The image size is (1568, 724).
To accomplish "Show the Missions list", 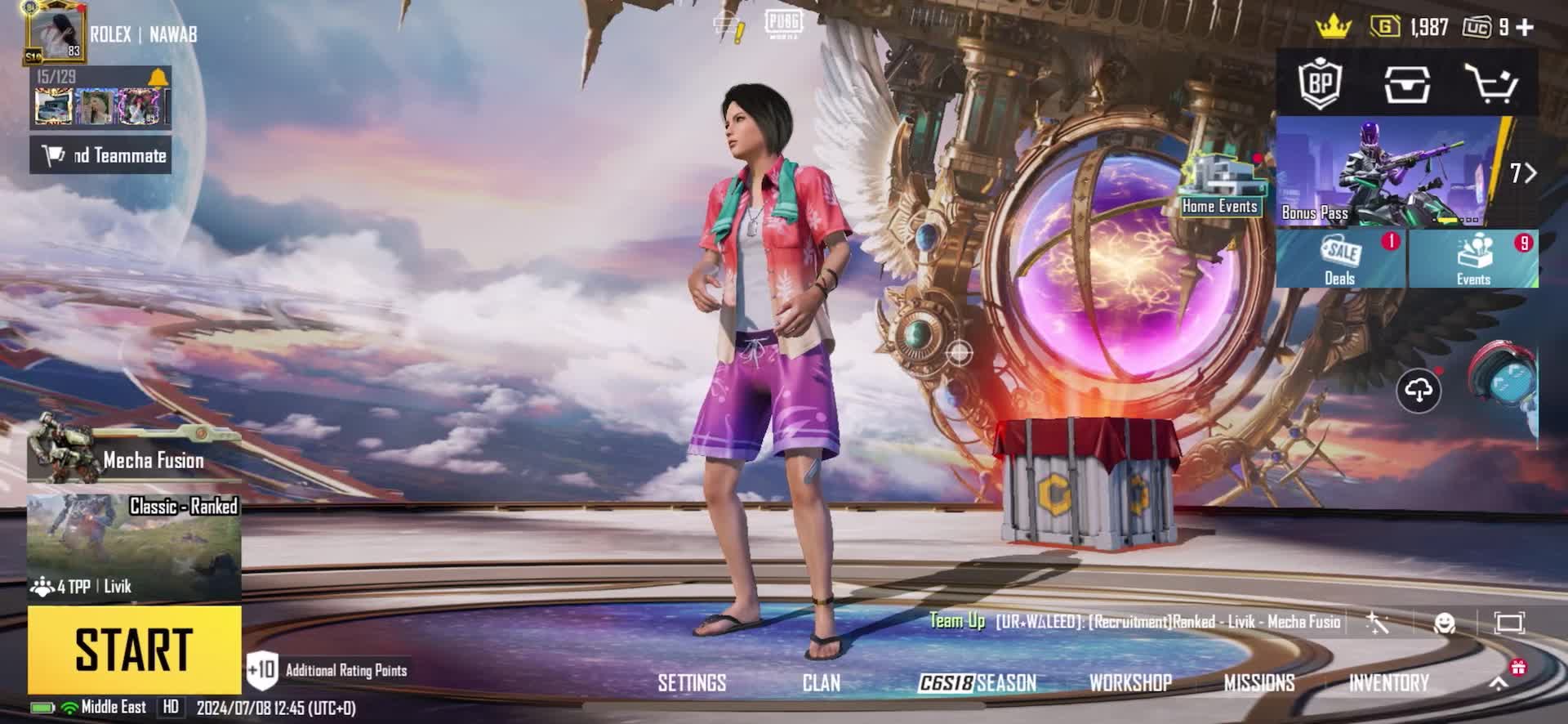I will point(1258,683).
